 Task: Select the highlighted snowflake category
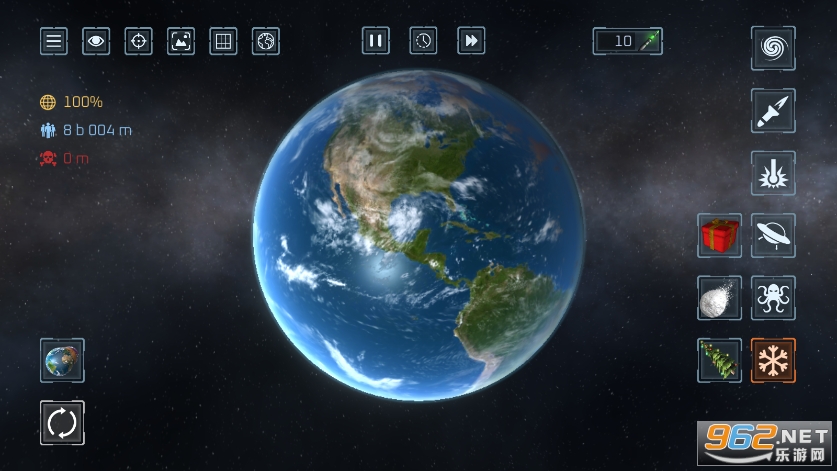(773, 360)
